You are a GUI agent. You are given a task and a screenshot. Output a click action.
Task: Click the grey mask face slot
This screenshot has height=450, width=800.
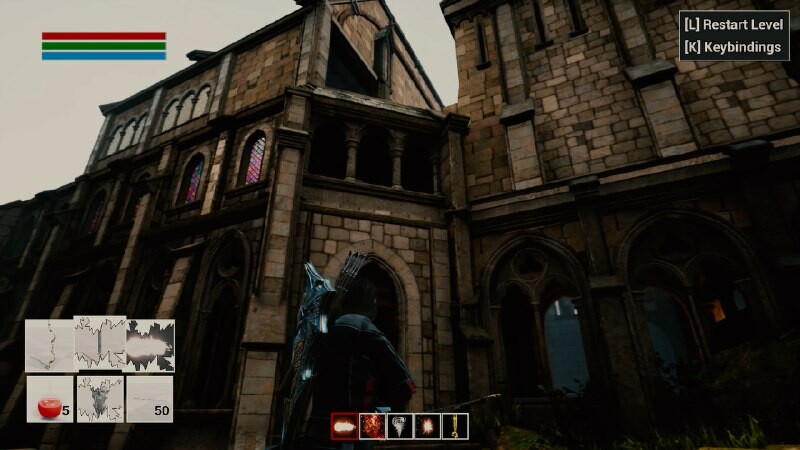click(100, 398)
